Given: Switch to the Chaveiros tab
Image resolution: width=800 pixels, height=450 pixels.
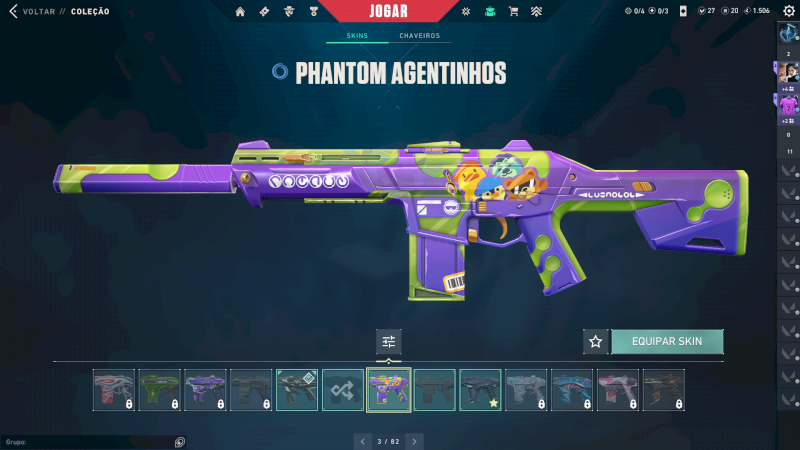Looking at the screenshot, I should [419, 36].
